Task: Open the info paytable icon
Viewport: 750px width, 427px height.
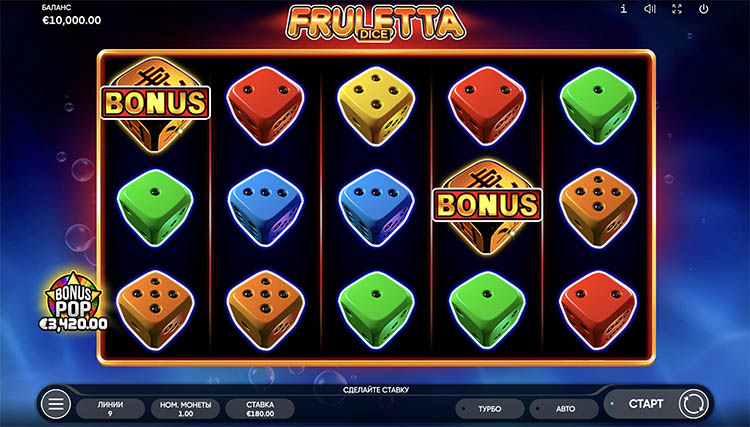Action: point(624,10)
